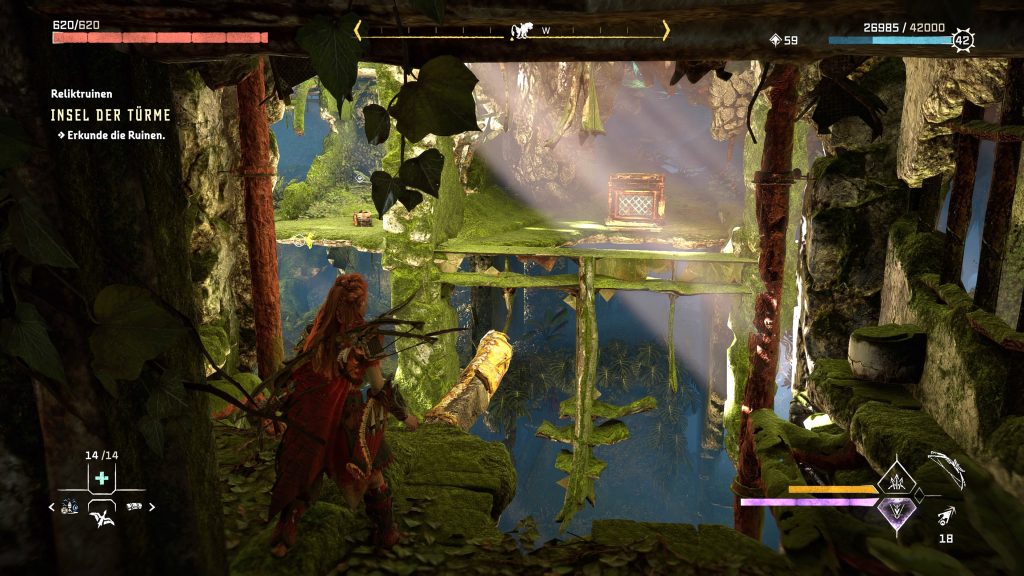1024x576 pixels.
Task: Use the green medicine pouch plus icon
Action: click(x=101, y=479)
